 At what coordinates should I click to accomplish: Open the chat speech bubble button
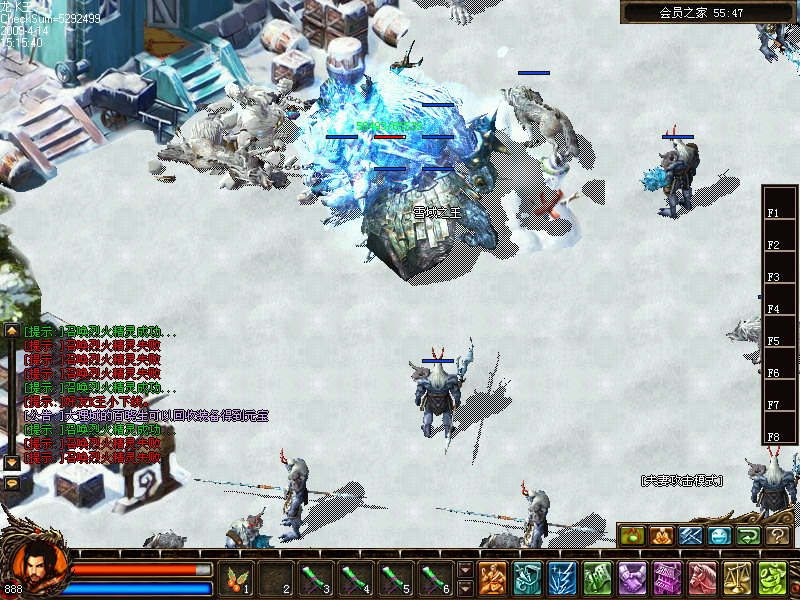click(12, 483)
